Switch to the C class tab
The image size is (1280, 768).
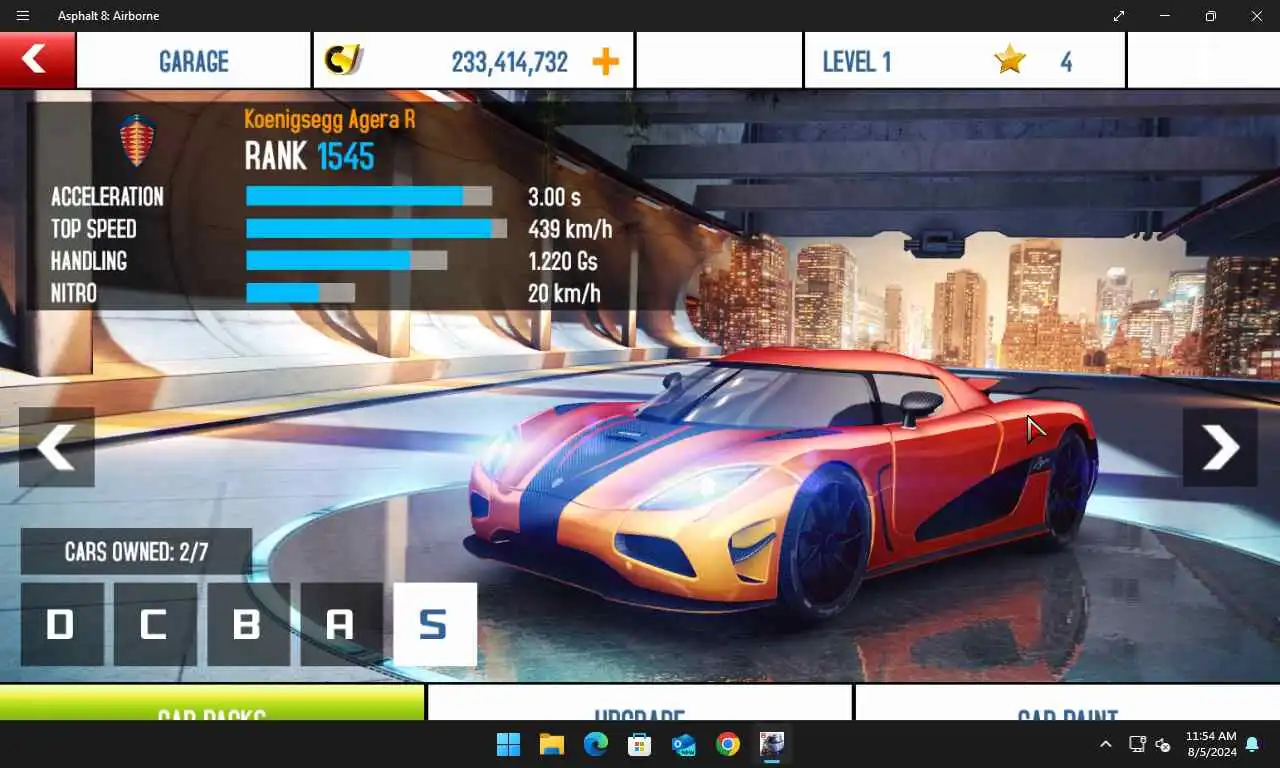pyautogui.click(x=155, y=624)
